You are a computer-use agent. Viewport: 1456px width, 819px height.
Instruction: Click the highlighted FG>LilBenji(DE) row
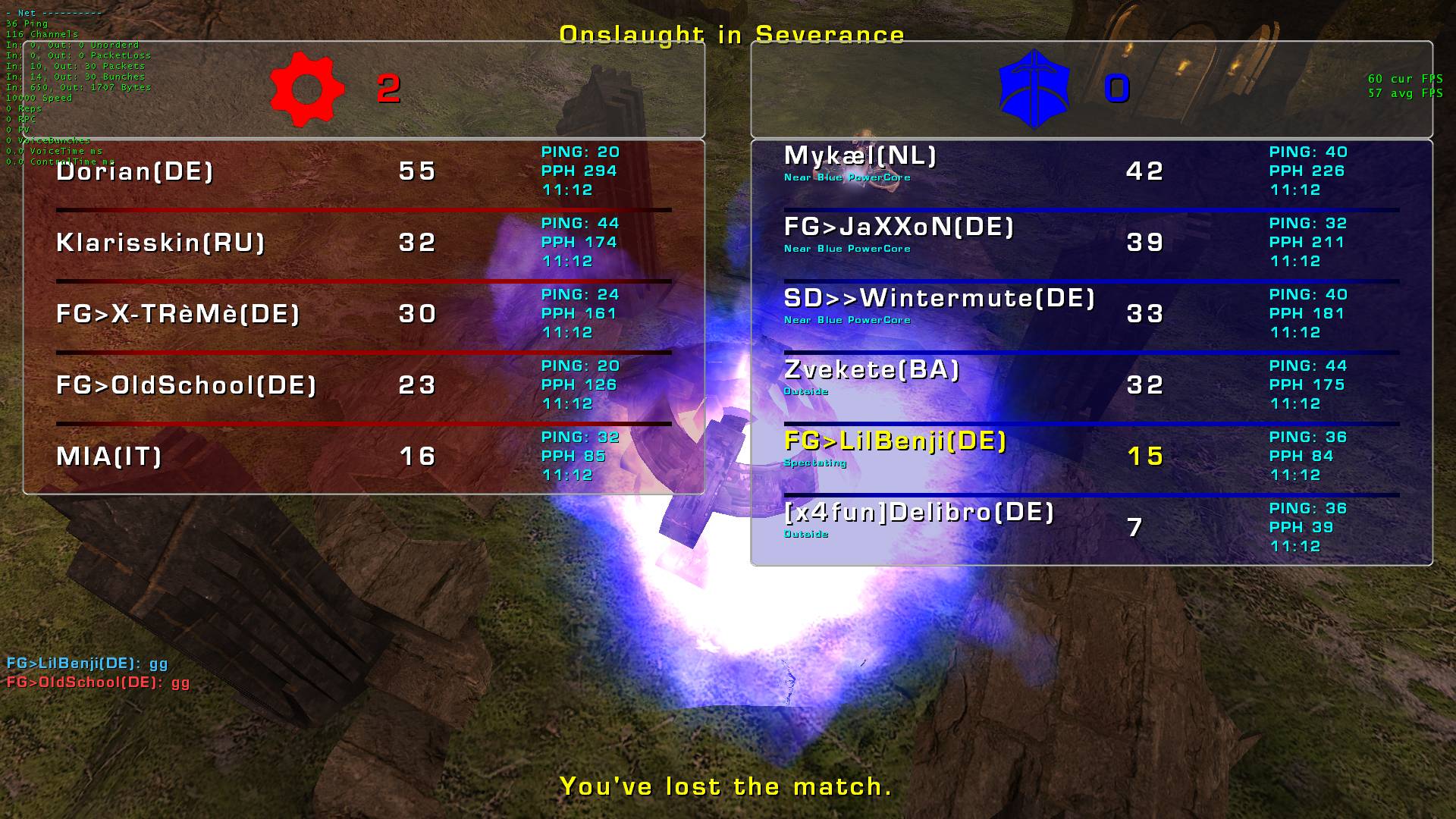tap(895, 441)
